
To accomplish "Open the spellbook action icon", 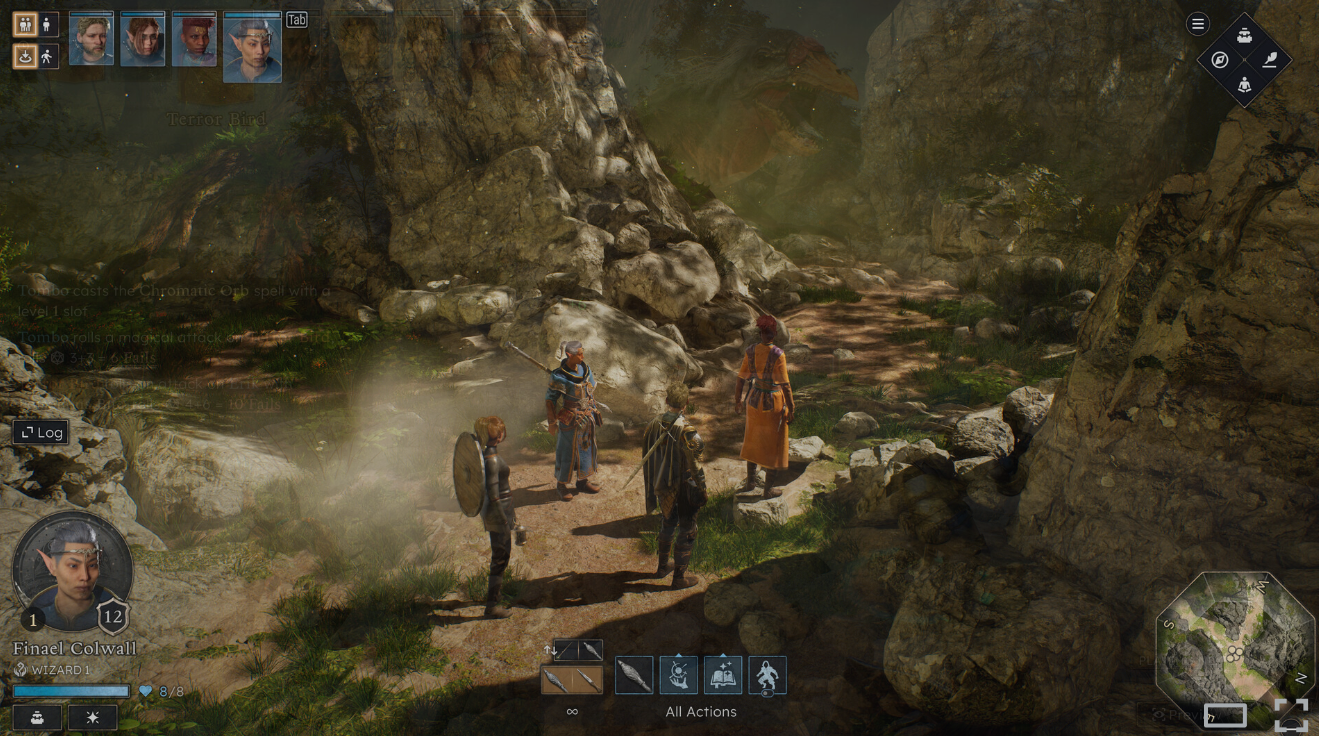I will [x=723, y=676].
